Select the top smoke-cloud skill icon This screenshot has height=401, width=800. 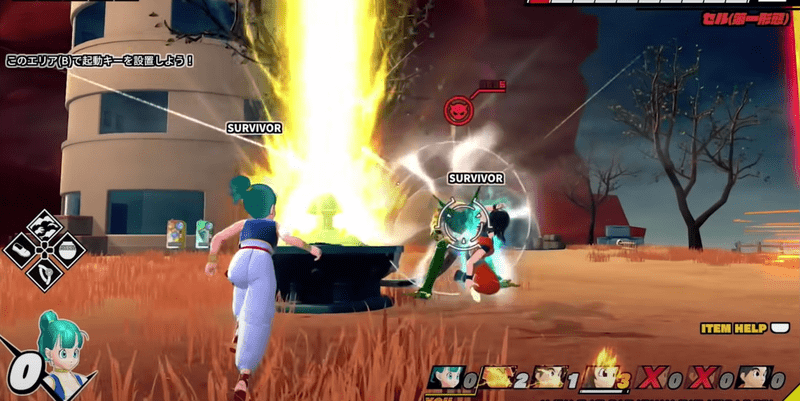45,224
